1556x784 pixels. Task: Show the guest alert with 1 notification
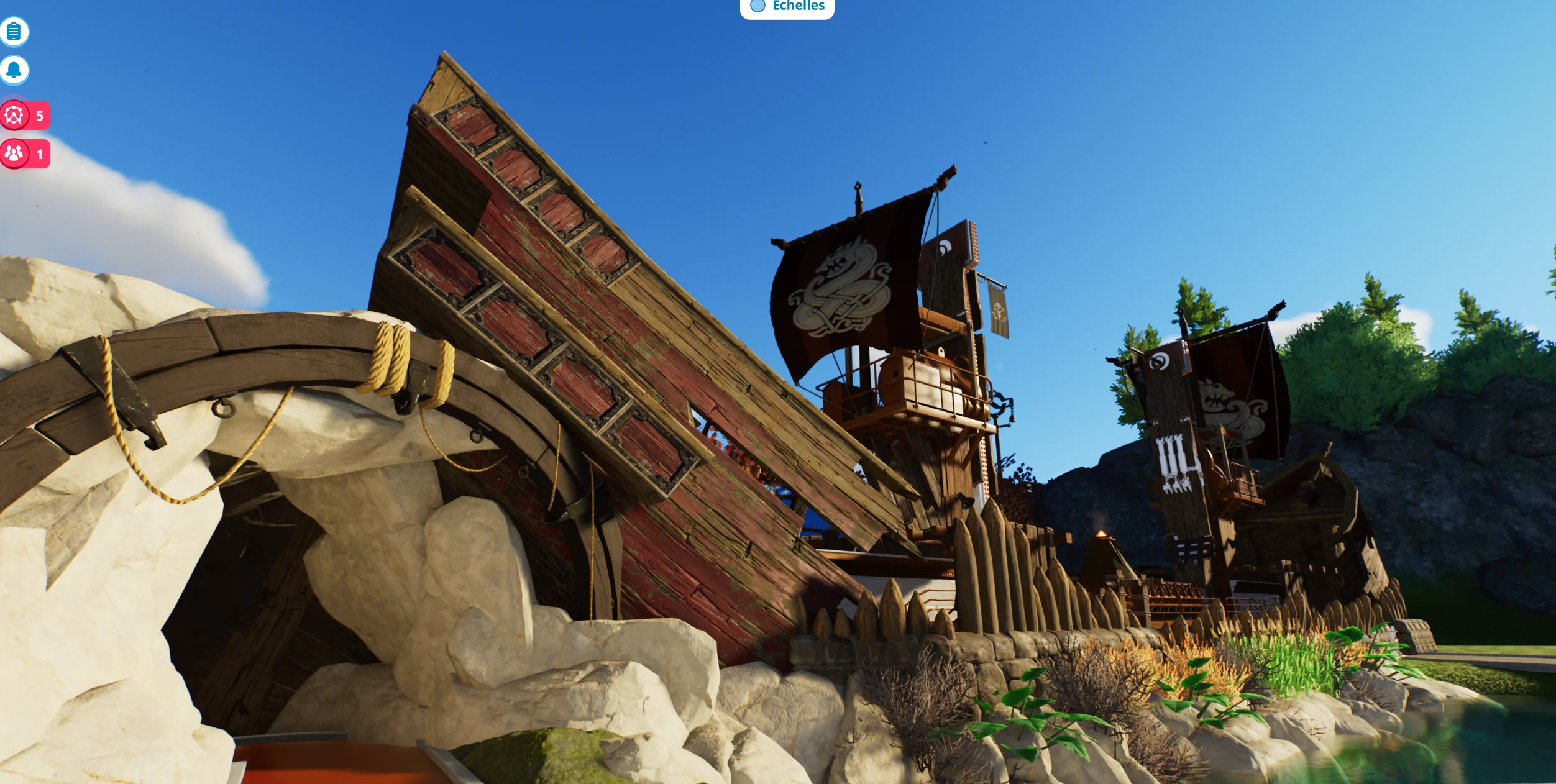click(24, 153)
